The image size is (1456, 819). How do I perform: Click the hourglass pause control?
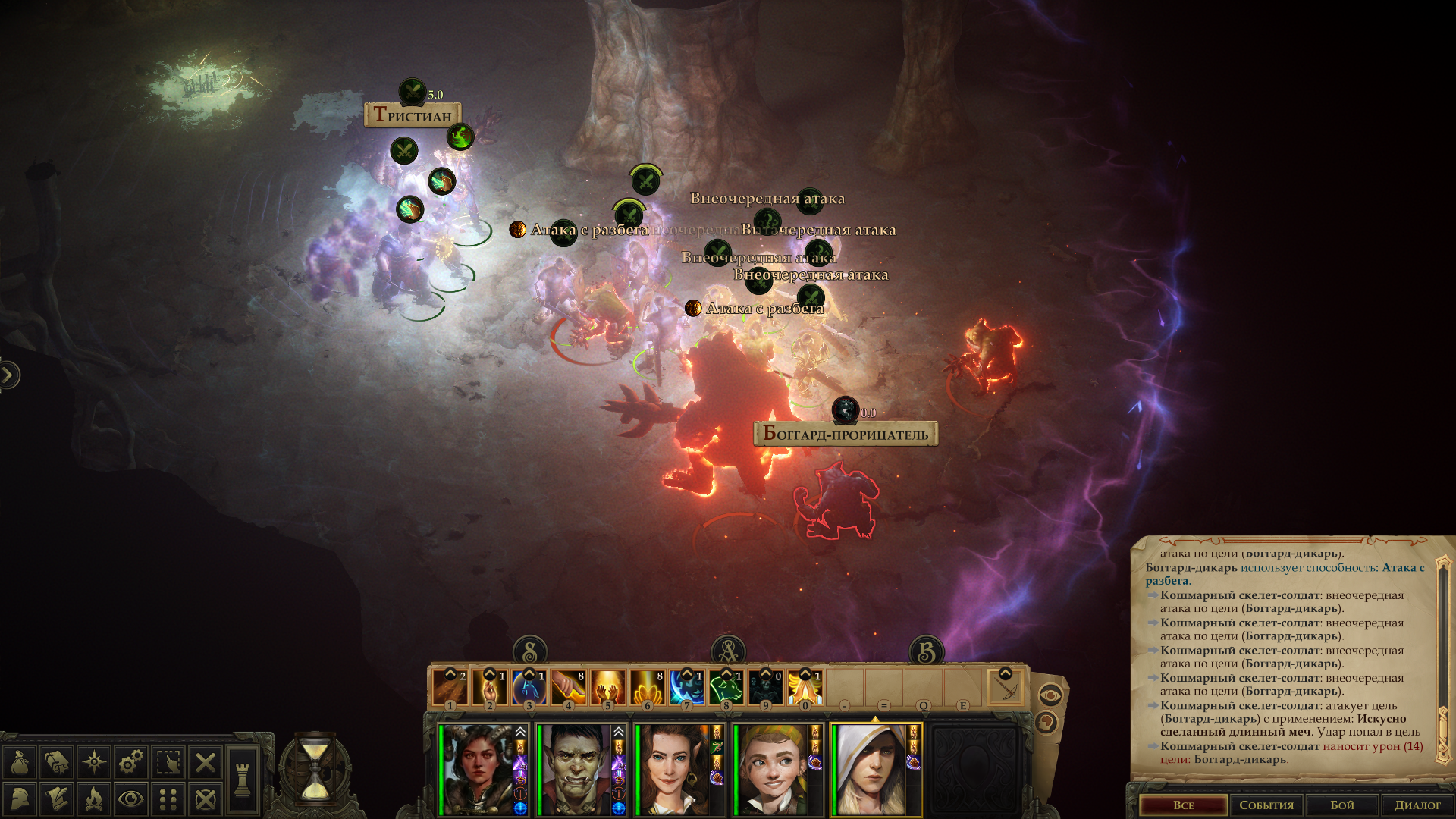tap(315, 770)
